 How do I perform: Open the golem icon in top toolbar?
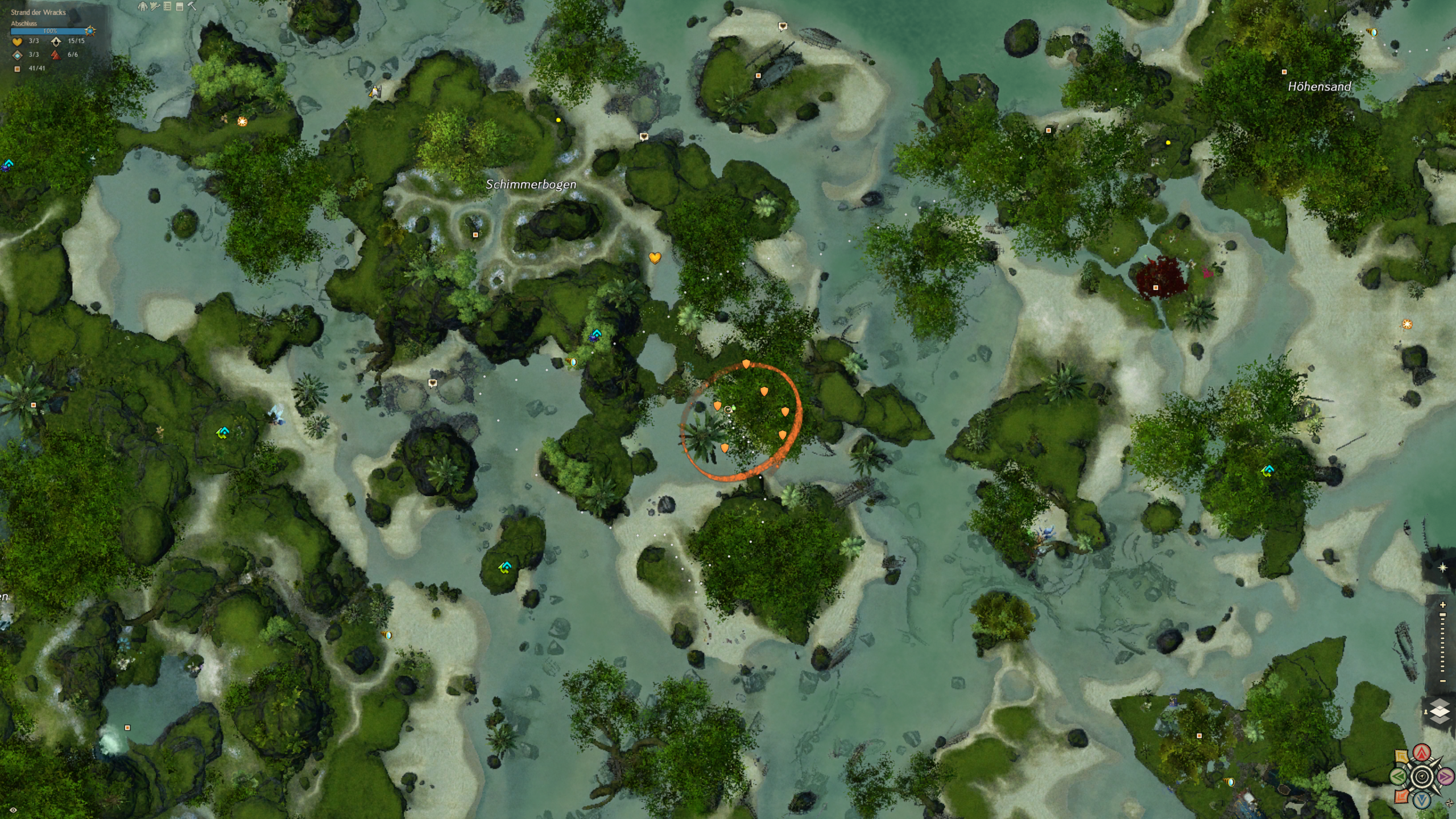142,6
